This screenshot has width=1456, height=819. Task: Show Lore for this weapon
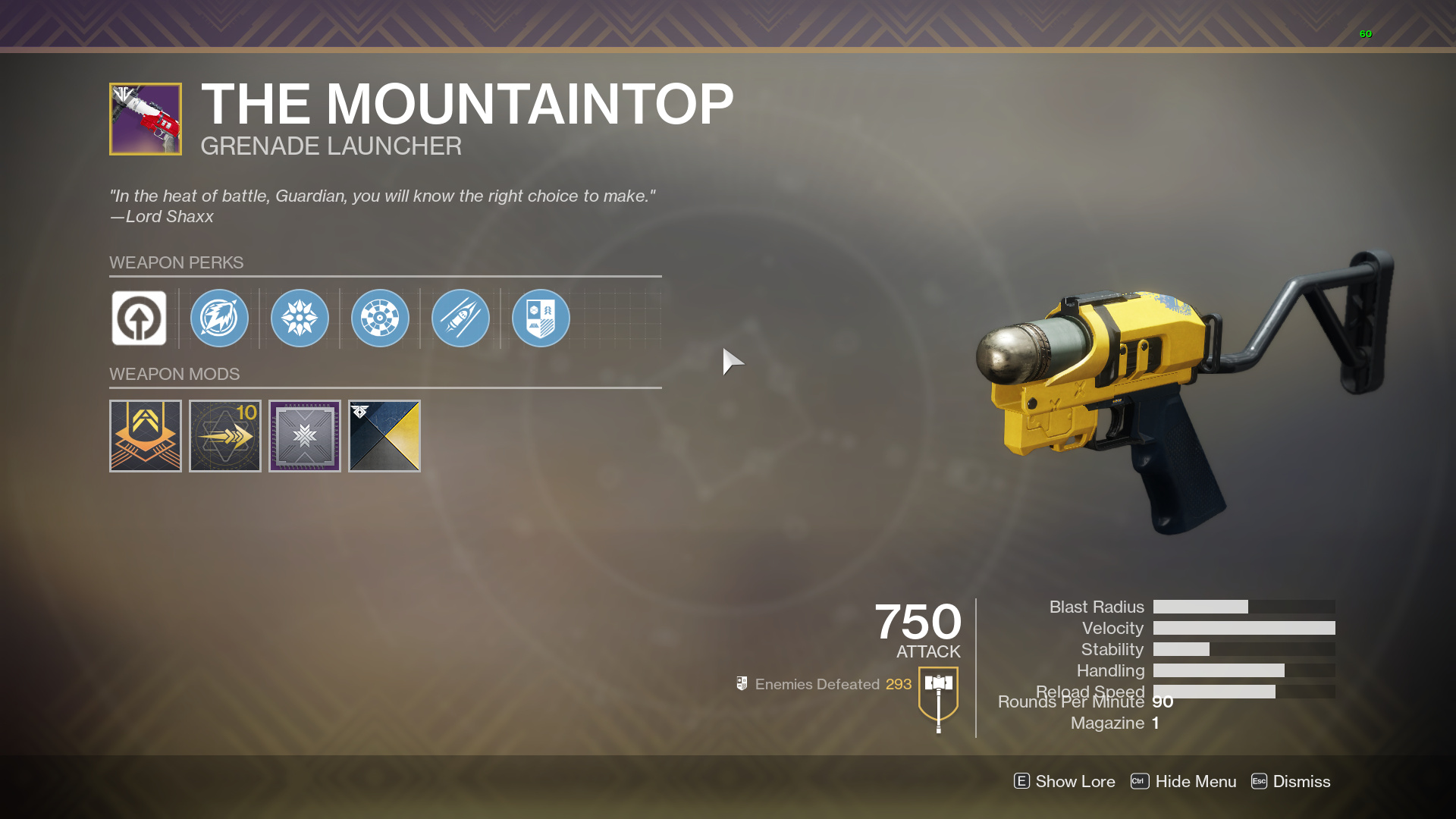coord(1065,781)
